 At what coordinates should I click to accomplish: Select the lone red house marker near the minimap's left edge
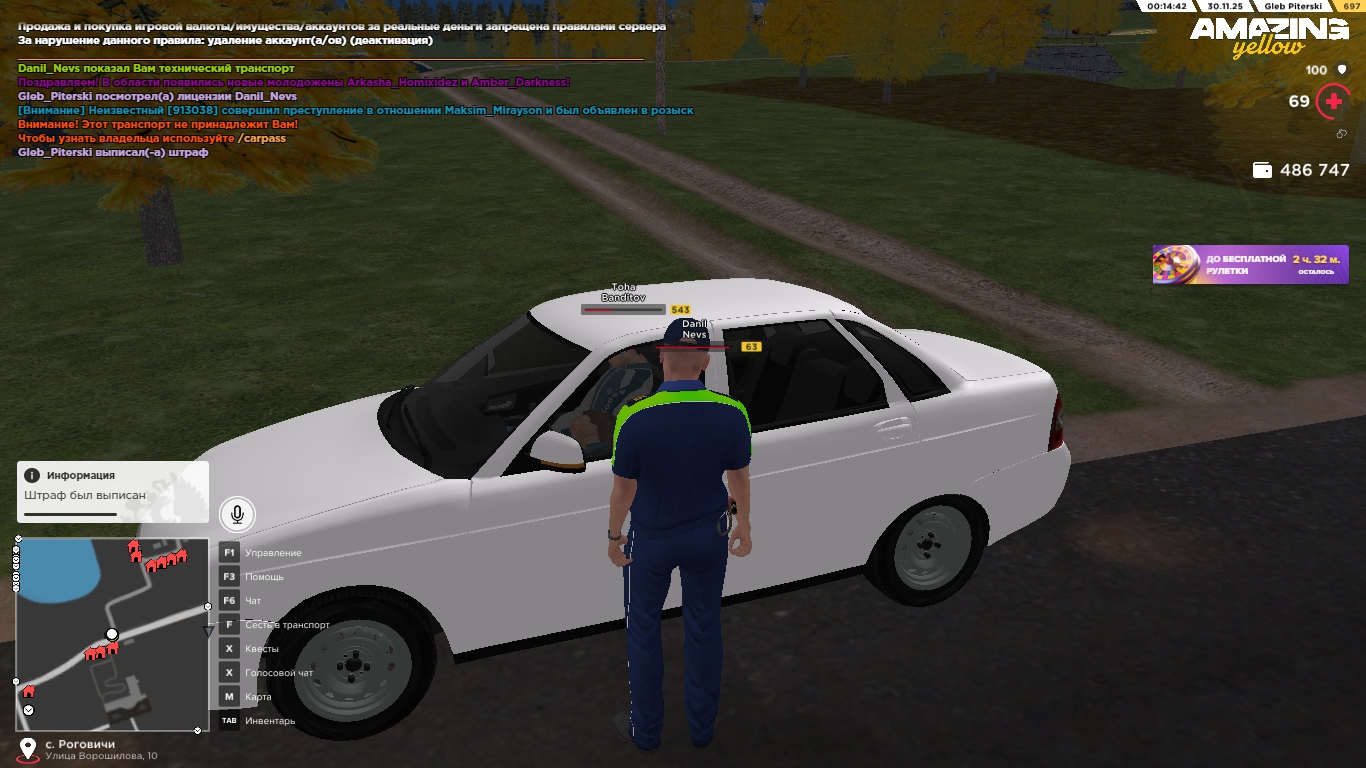pyautogui.click(x=28, y=691)
